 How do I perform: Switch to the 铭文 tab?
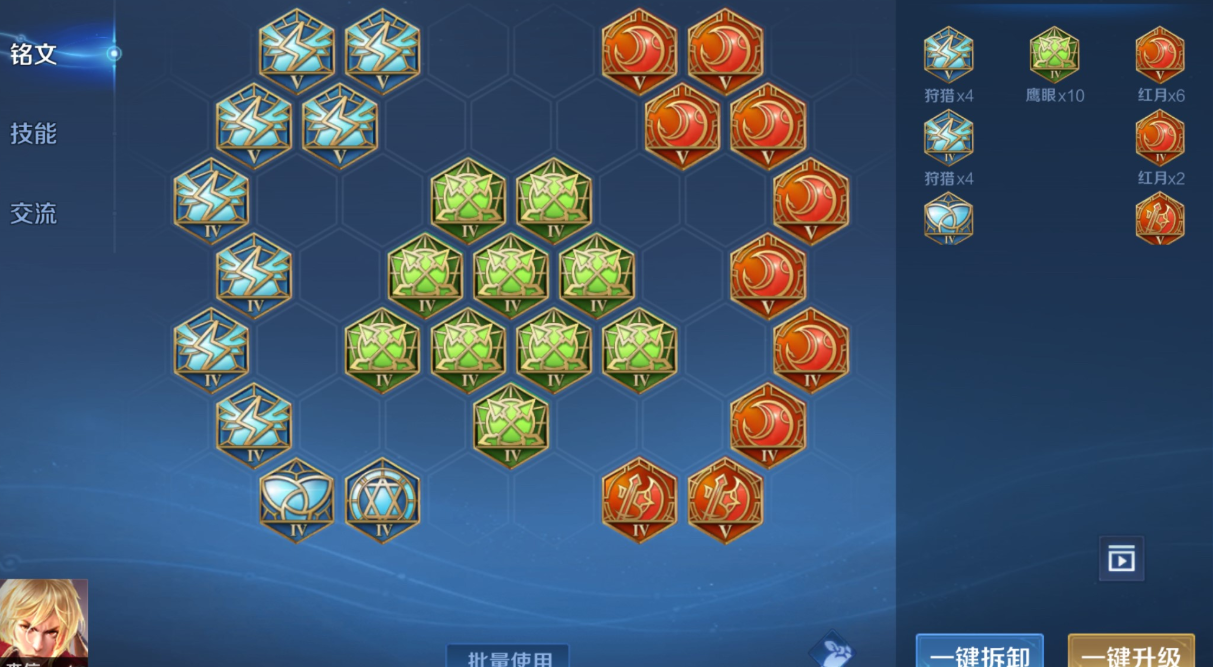(34, 54)
